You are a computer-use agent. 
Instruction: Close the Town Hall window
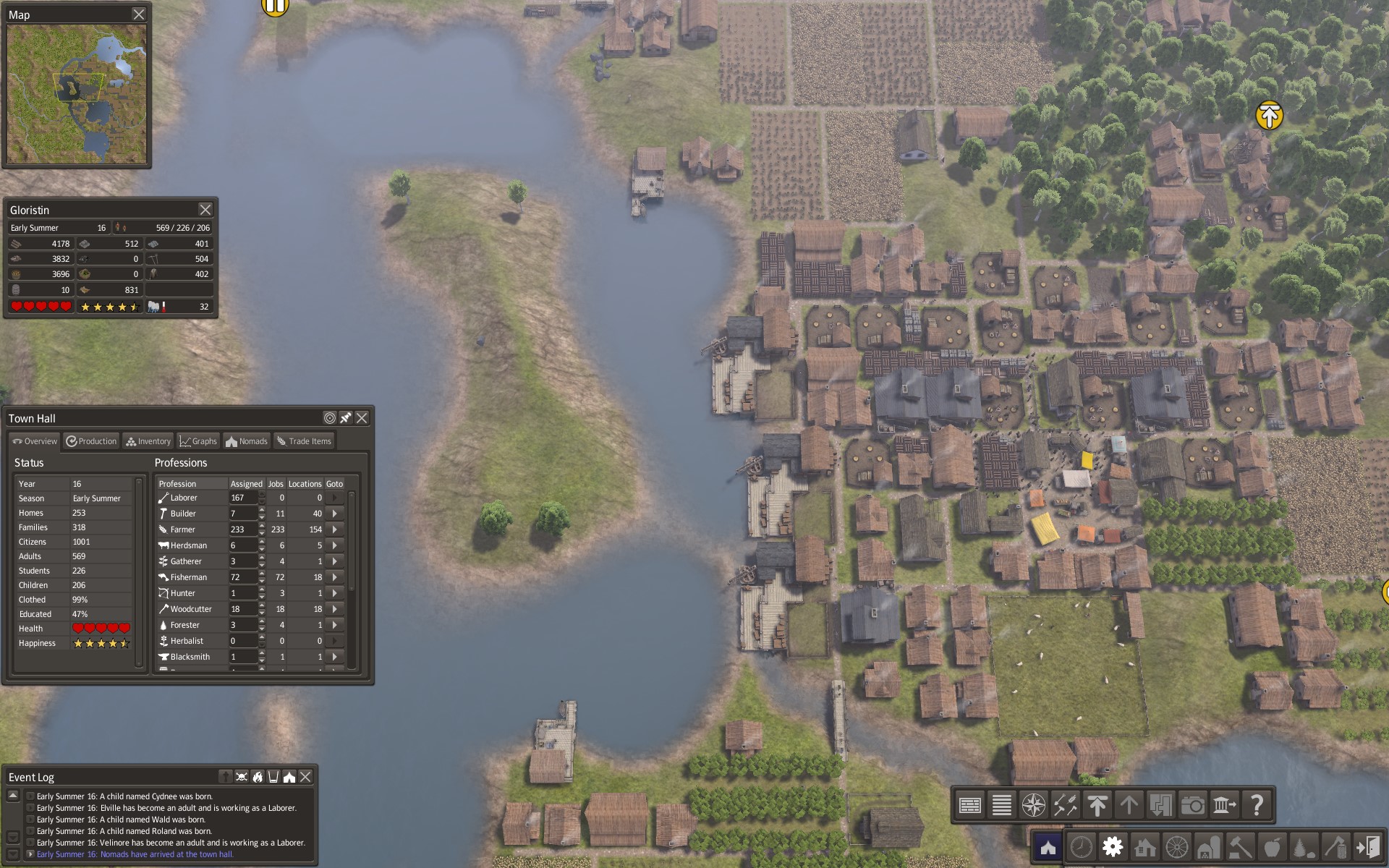pyautogui.click(x=362, y=418)
